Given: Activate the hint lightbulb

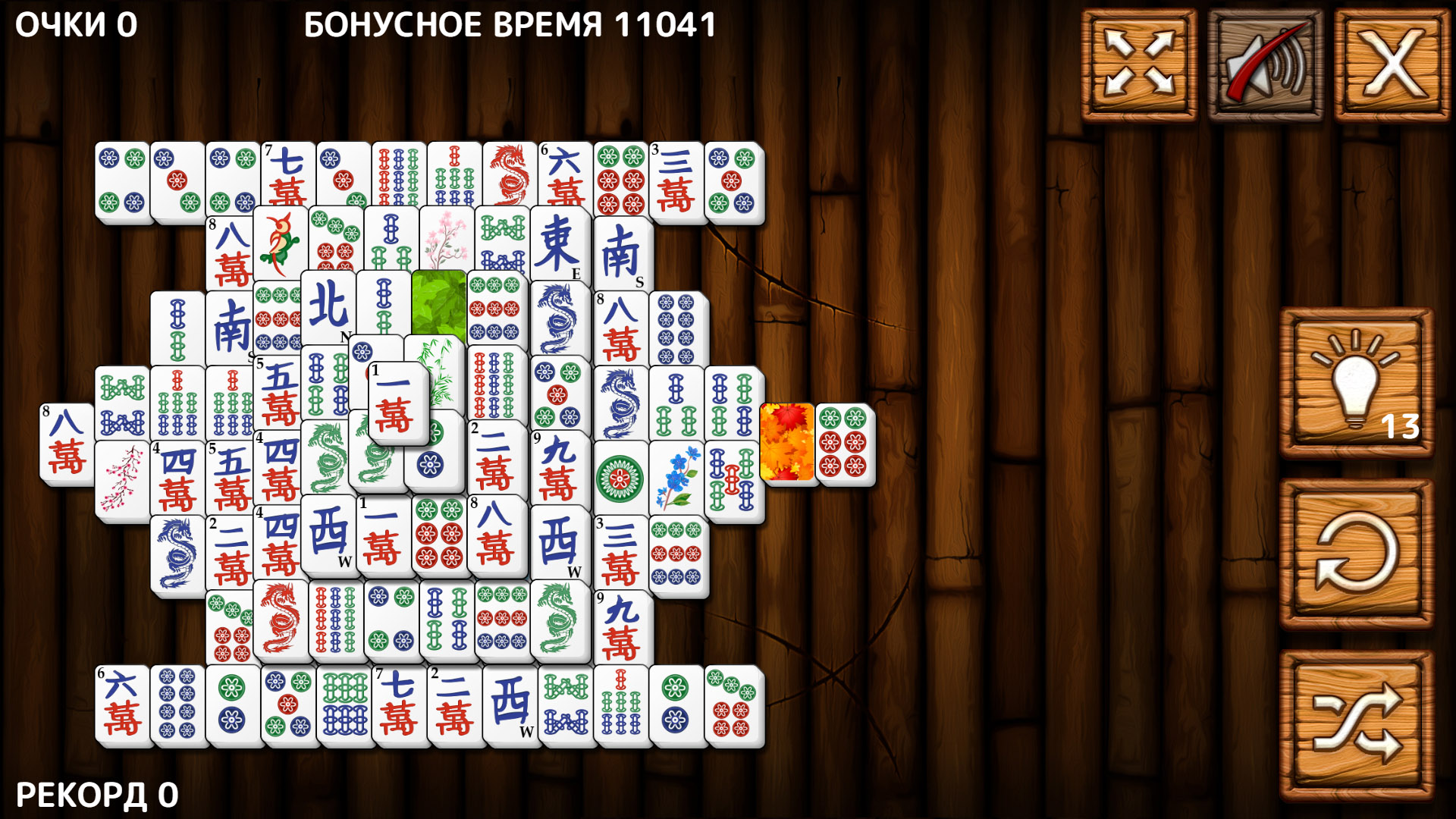Looking at the screenshot, I should click(x=1357, y=383).
